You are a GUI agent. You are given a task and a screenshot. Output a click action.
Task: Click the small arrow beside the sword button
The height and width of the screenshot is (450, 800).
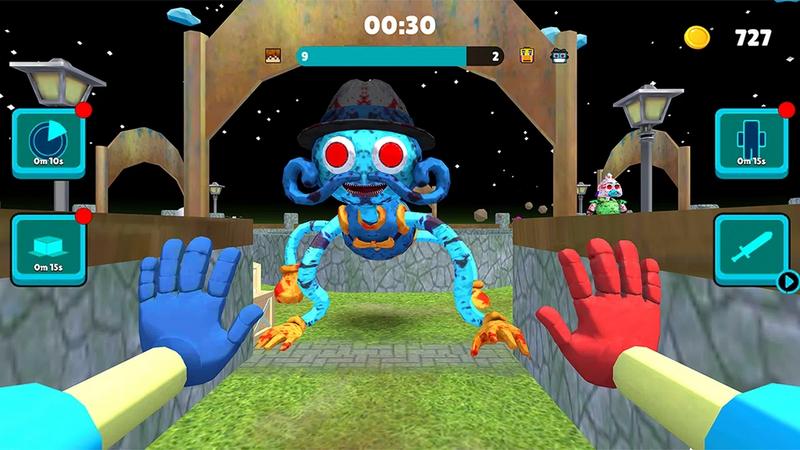[787, 281]
